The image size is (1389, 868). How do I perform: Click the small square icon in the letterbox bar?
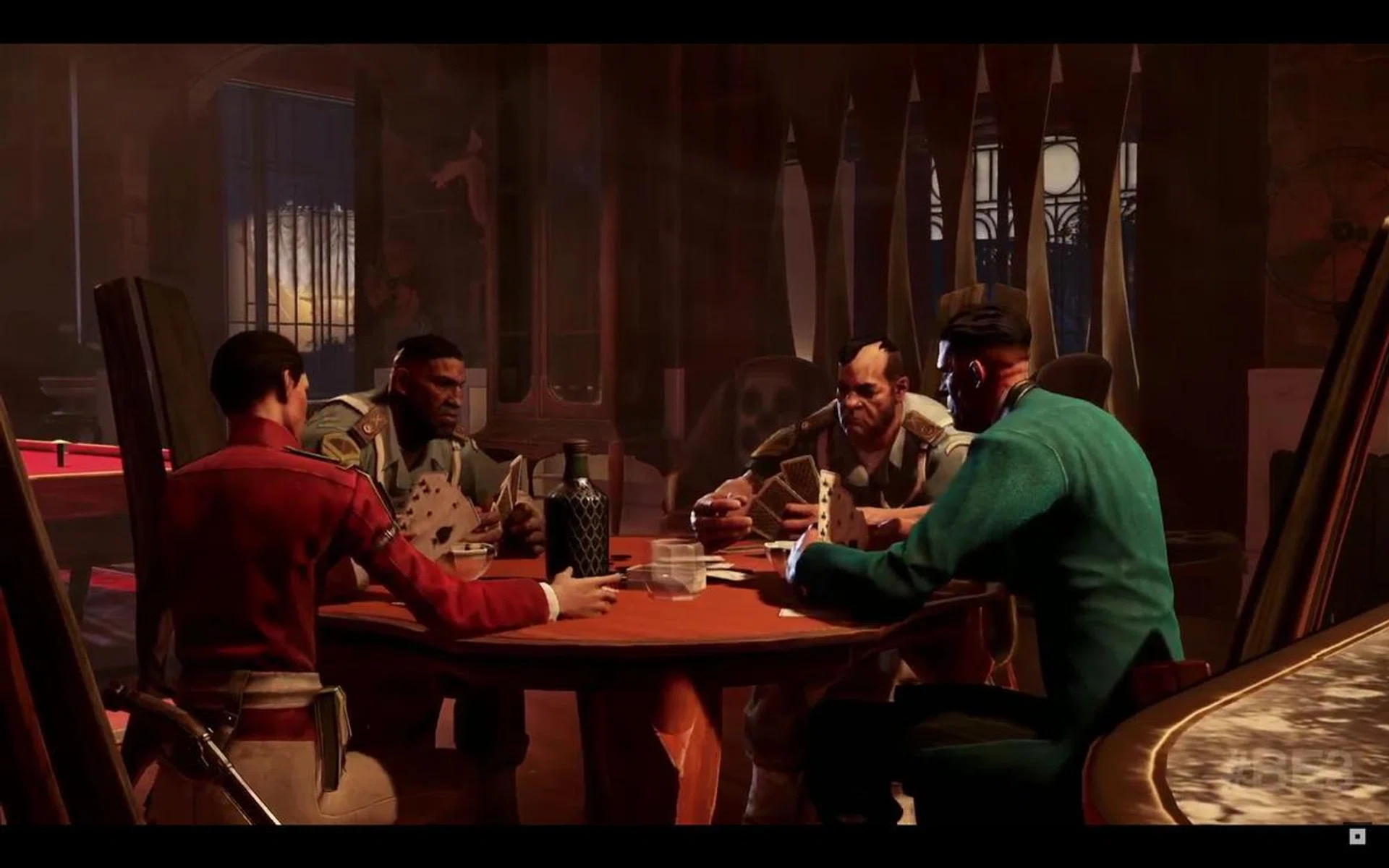[1358, 836]
